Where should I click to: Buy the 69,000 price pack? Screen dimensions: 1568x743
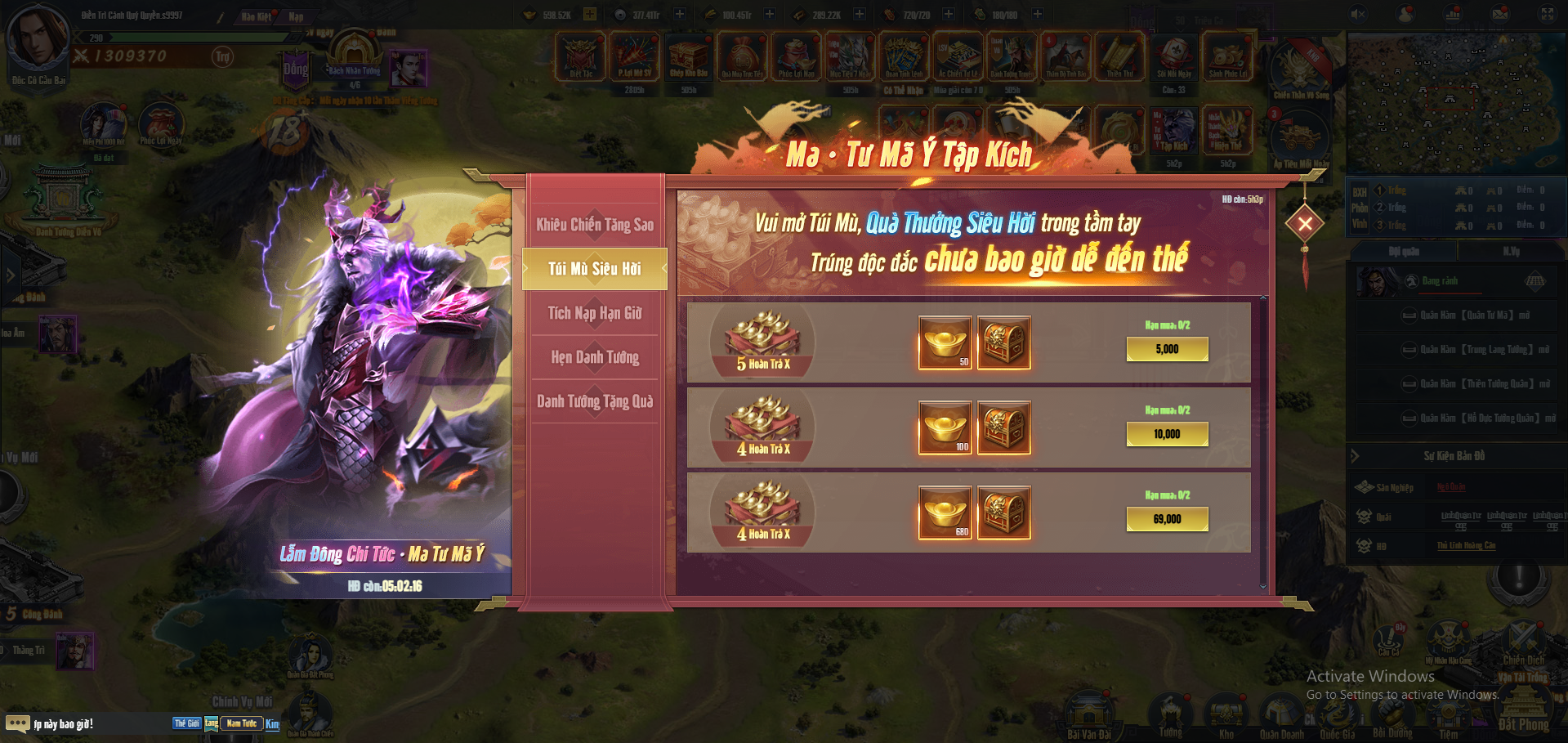[x=1167, y=519]
